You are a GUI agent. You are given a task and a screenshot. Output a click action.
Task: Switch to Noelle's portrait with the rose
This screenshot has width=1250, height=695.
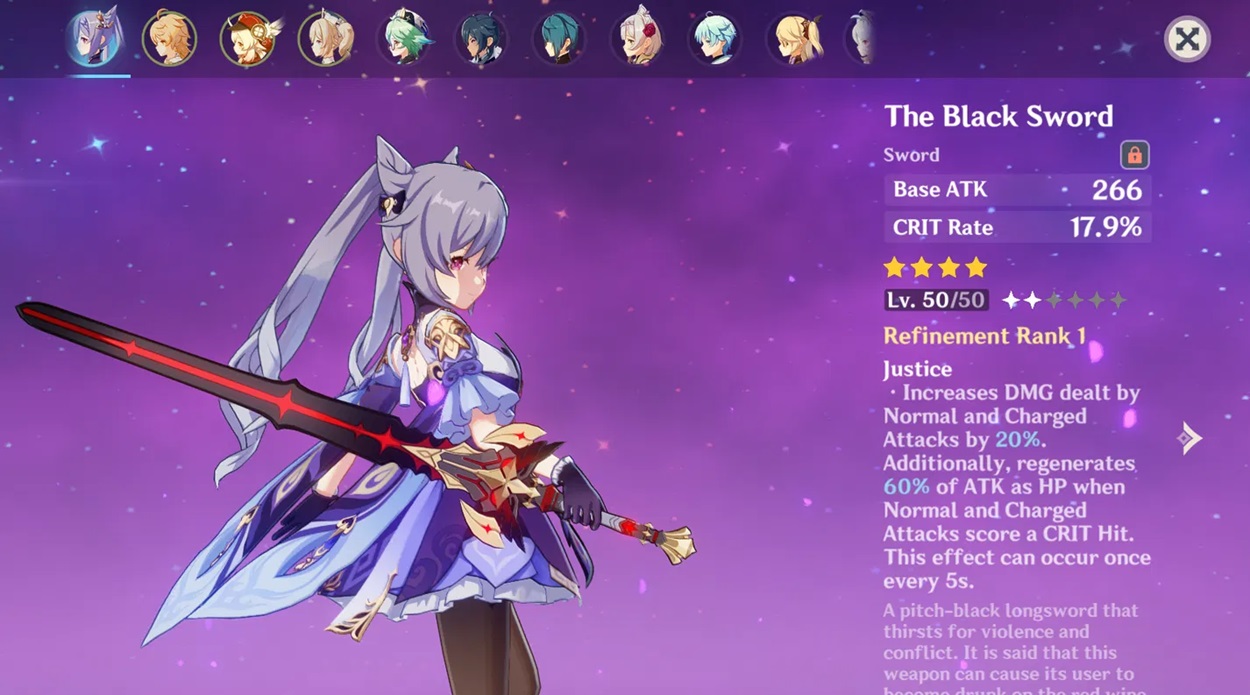click(x=638, y=39)
